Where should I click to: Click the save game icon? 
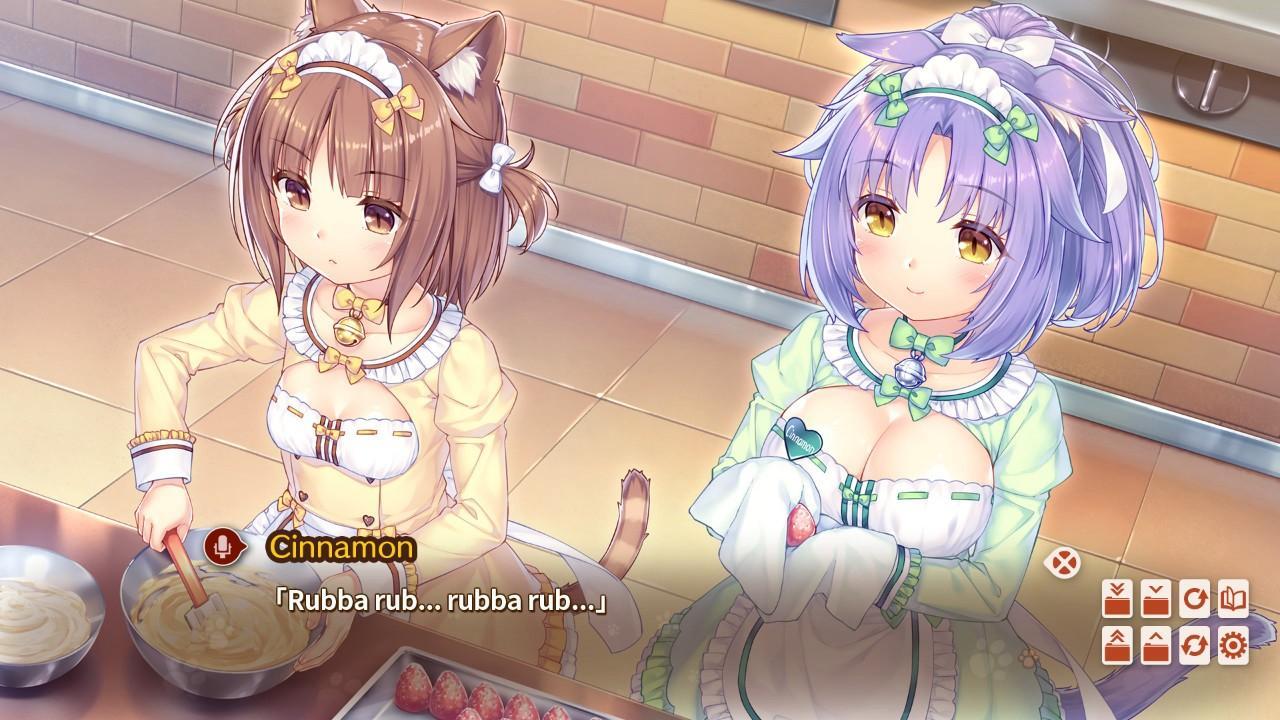coord(1155,598)
